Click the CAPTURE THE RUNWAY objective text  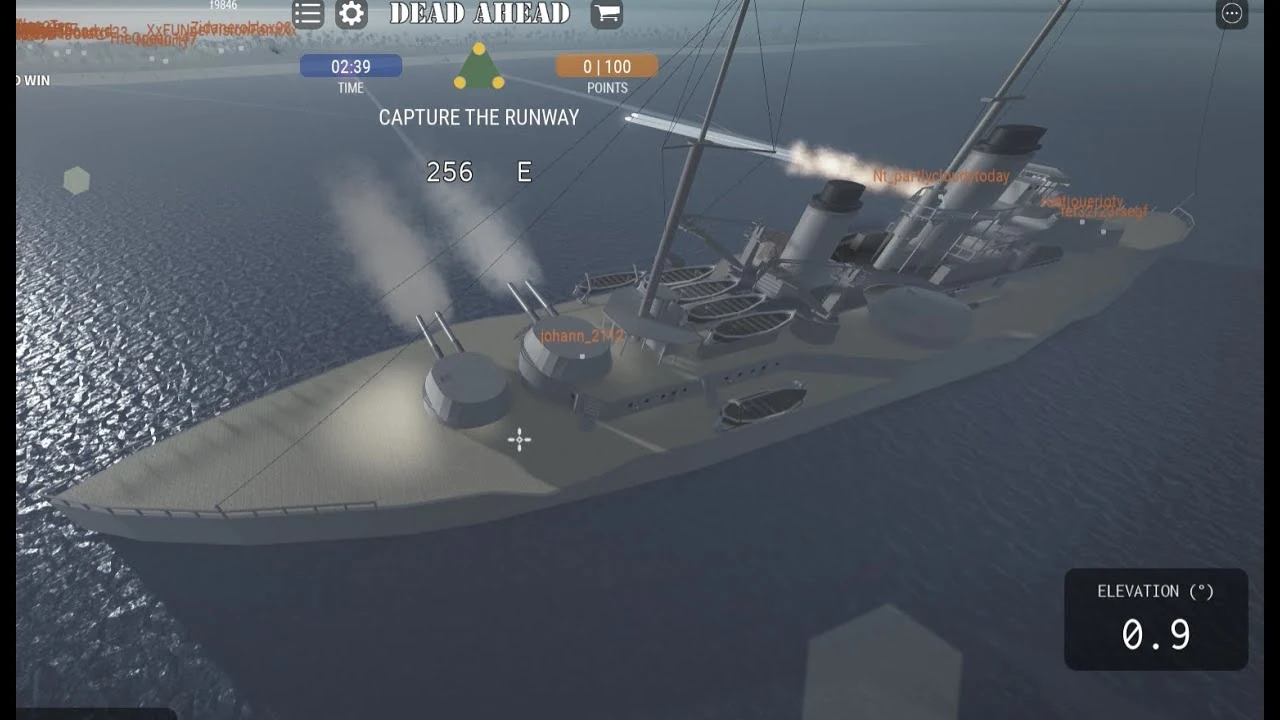coord(479,117)
